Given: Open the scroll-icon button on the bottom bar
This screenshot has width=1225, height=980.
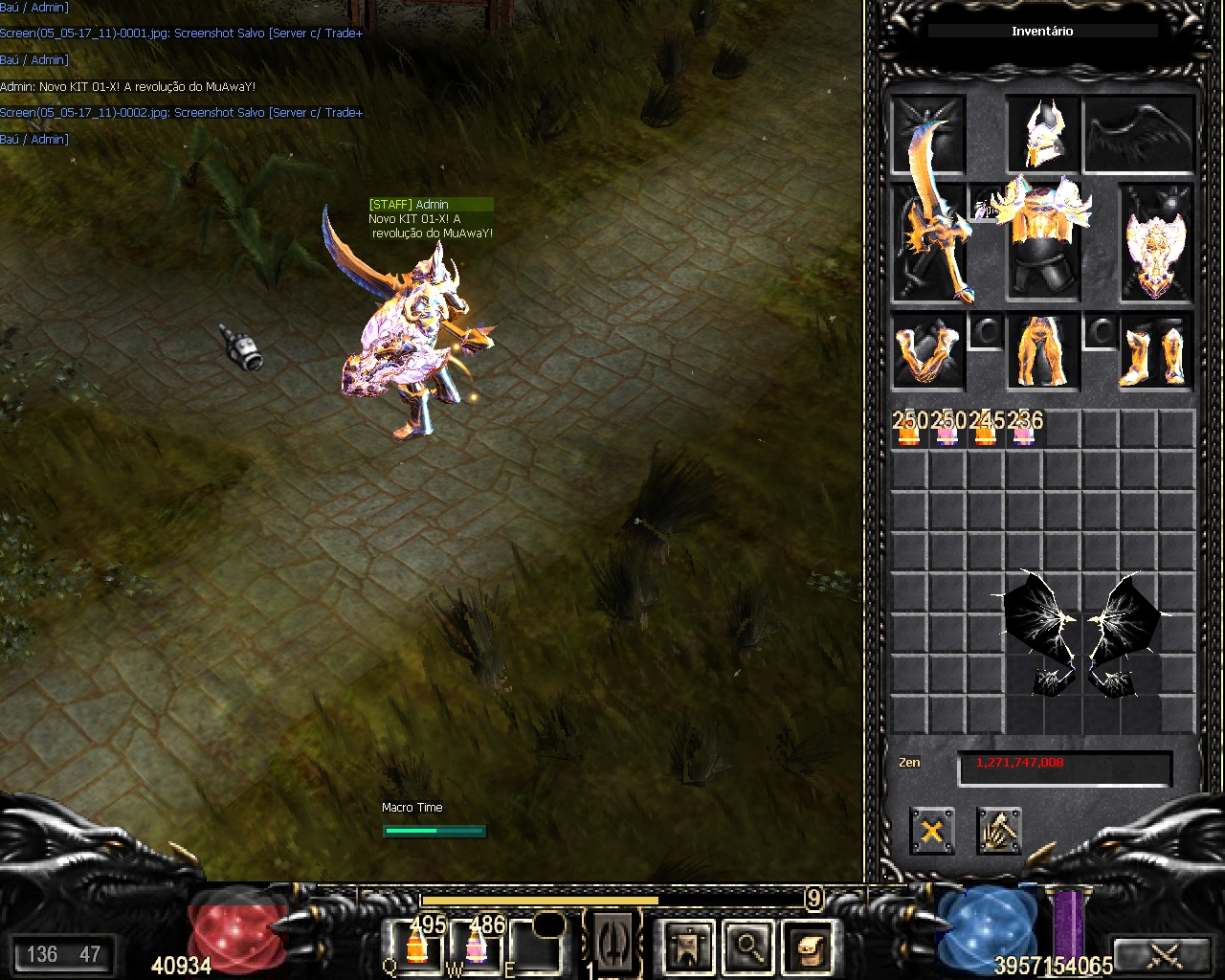Looking at the screenshot, I should click(x=808, y=947).
